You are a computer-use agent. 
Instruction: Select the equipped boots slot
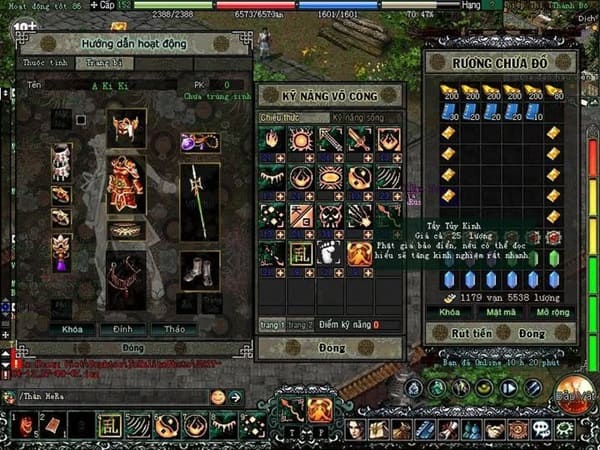click(x=199, y=268)
